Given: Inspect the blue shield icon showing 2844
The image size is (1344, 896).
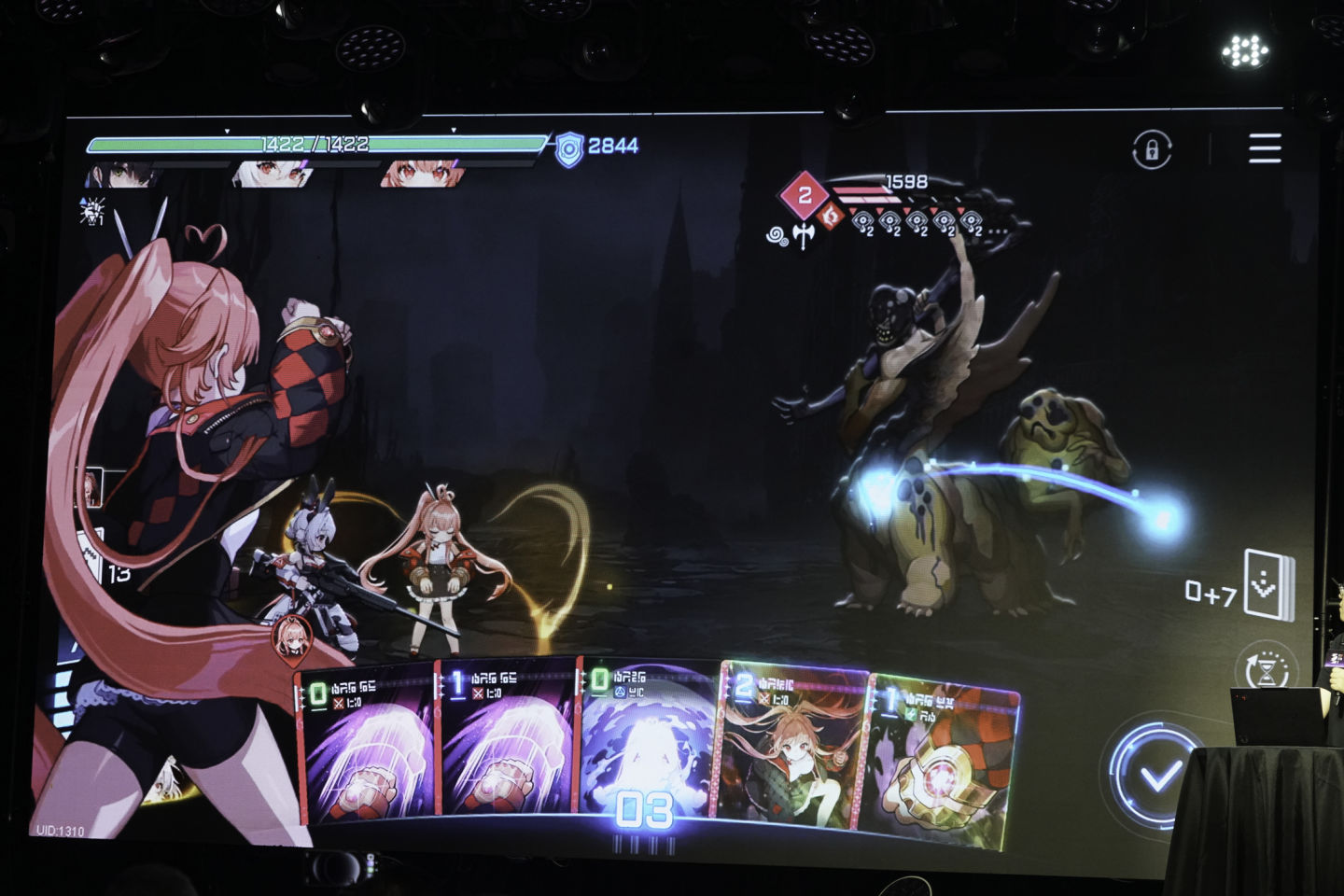Looking at the screenshot, I should 571,144.
